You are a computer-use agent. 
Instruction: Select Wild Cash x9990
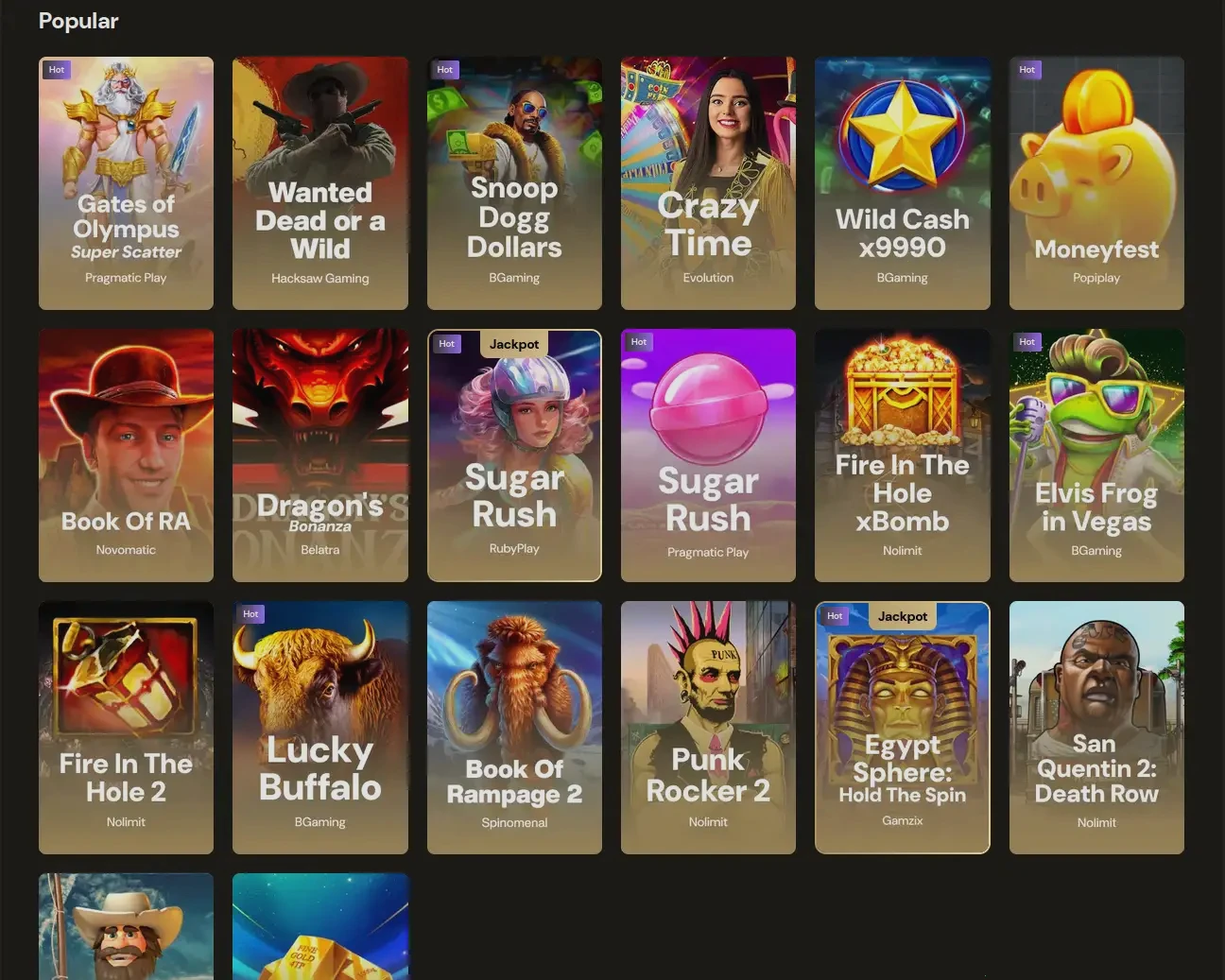coord(902,182)
